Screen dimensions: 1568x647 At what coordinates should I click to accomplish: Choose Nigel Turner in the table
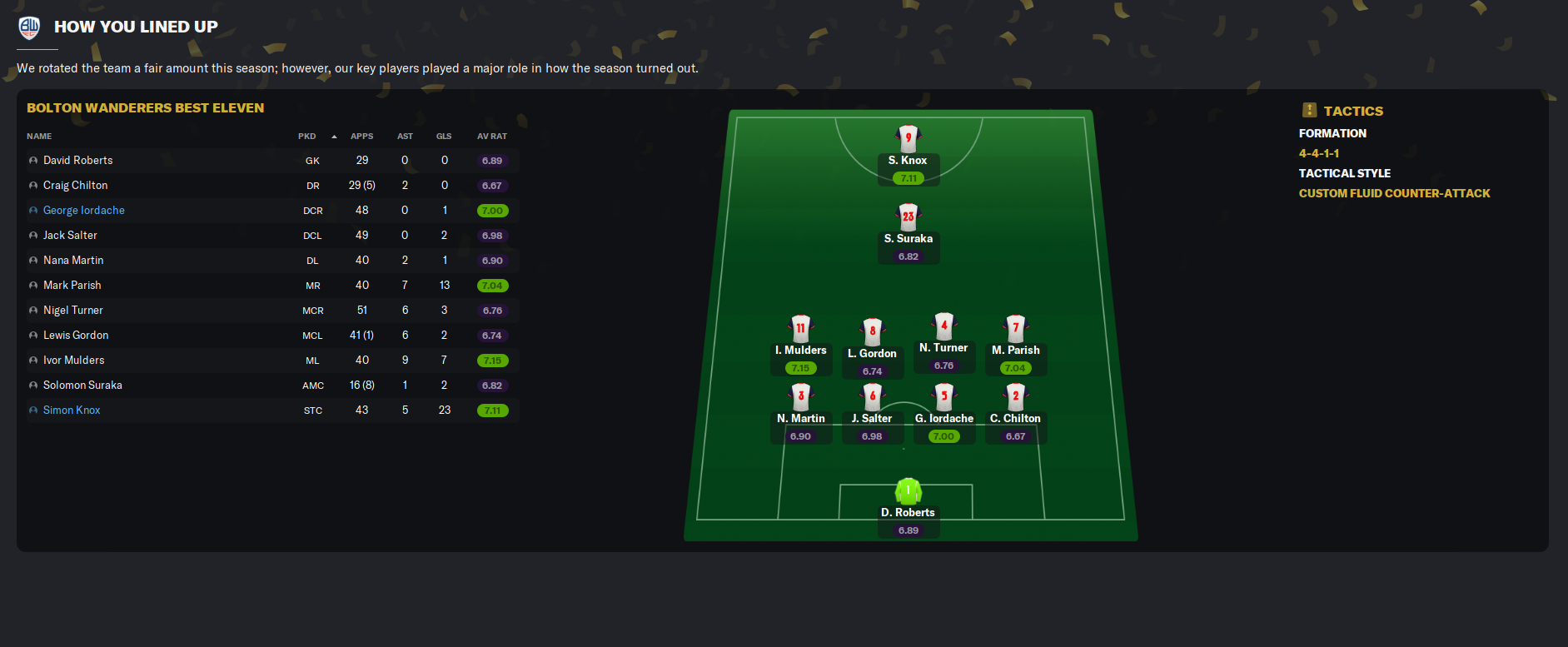pos(73,311)
